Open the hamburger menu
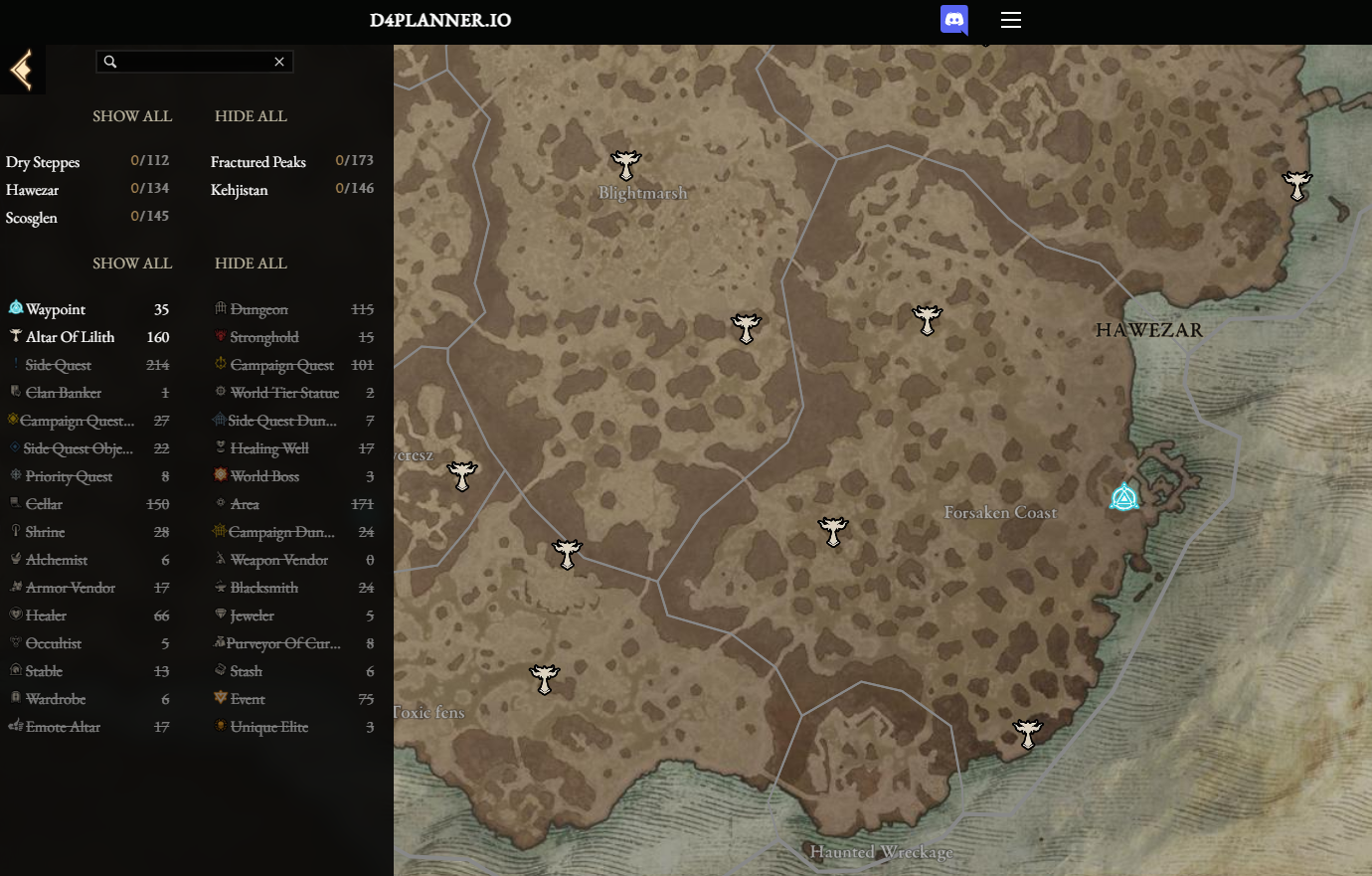This screenshot has width=1372, height=876. pos(1011,20)
